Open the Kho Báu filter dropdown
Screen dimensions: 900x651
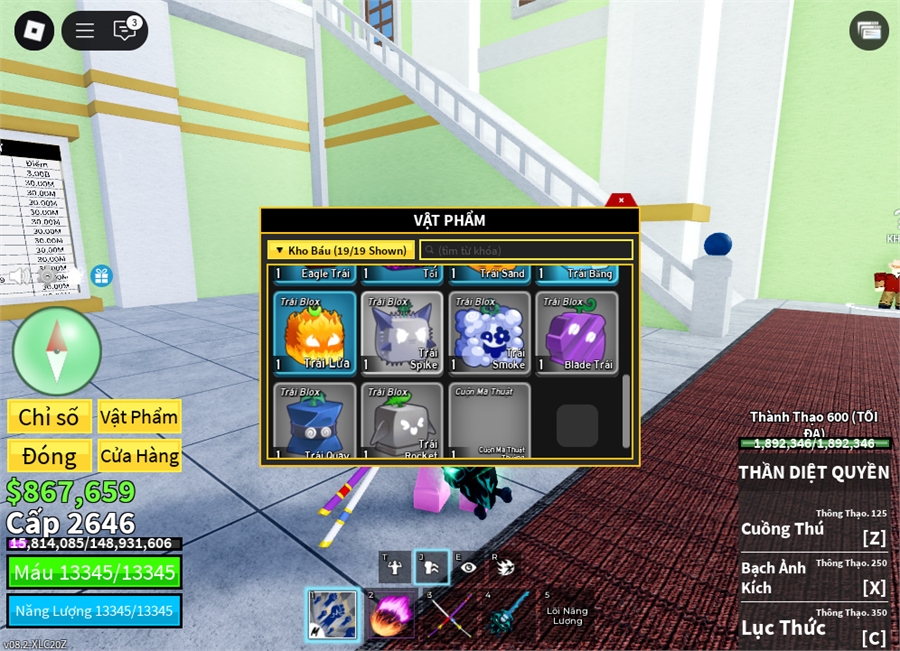click(x=340, y=250)
